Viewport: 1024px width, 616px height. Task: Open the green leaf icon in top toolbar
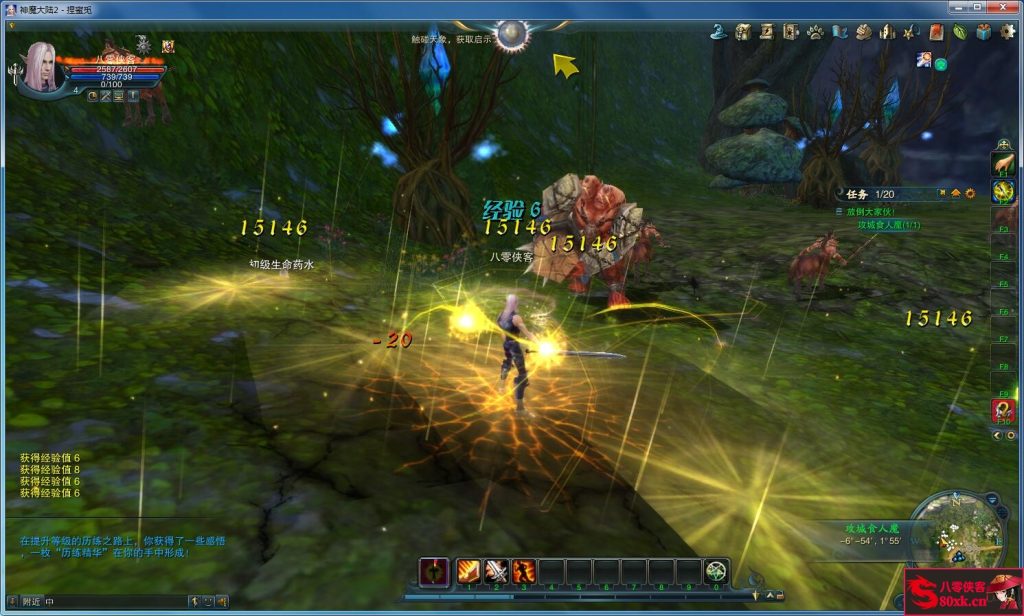pyautogui.click(x=959, y=32)
